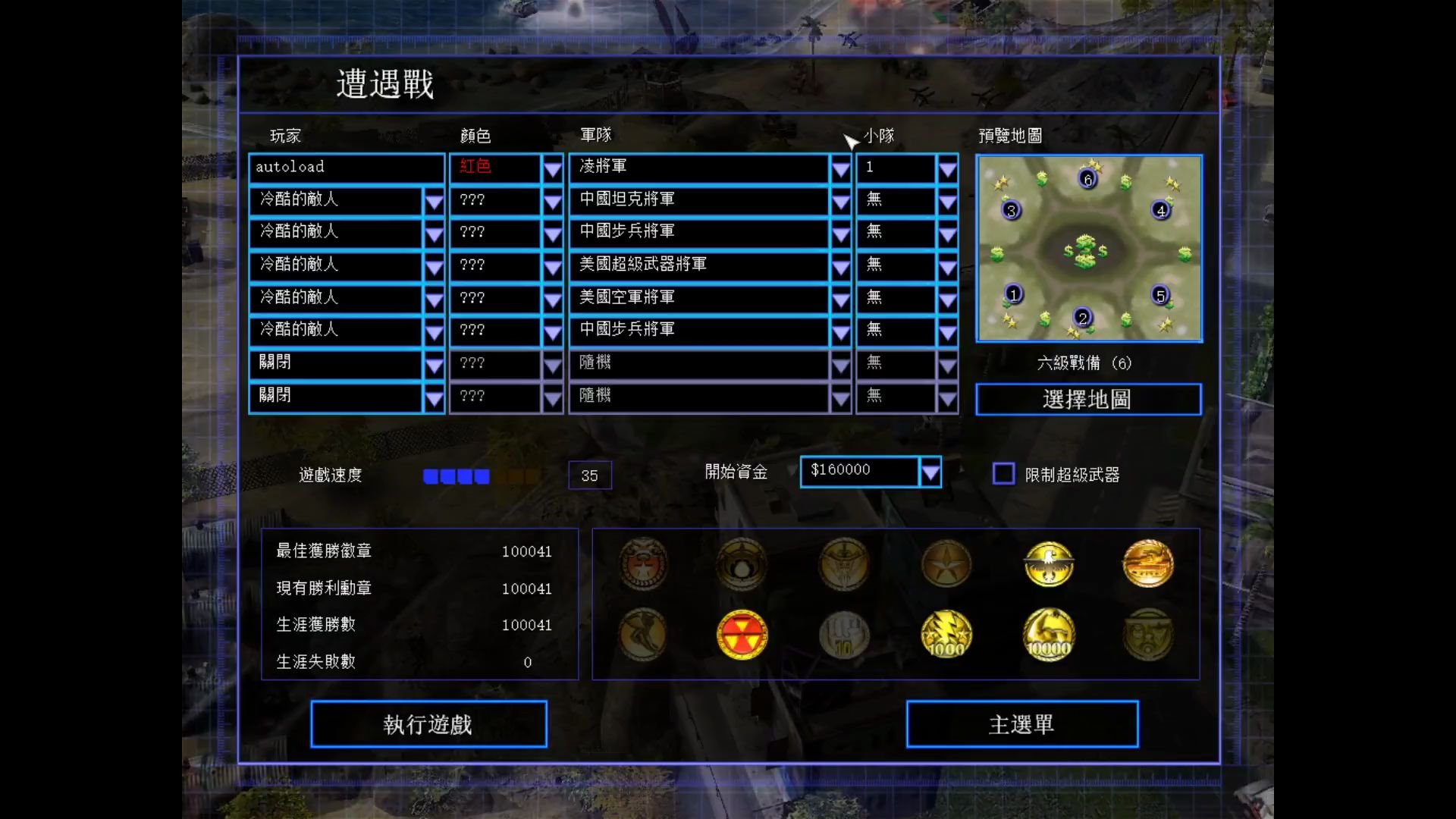Click the autoload player name field

[x=346, y=168]
